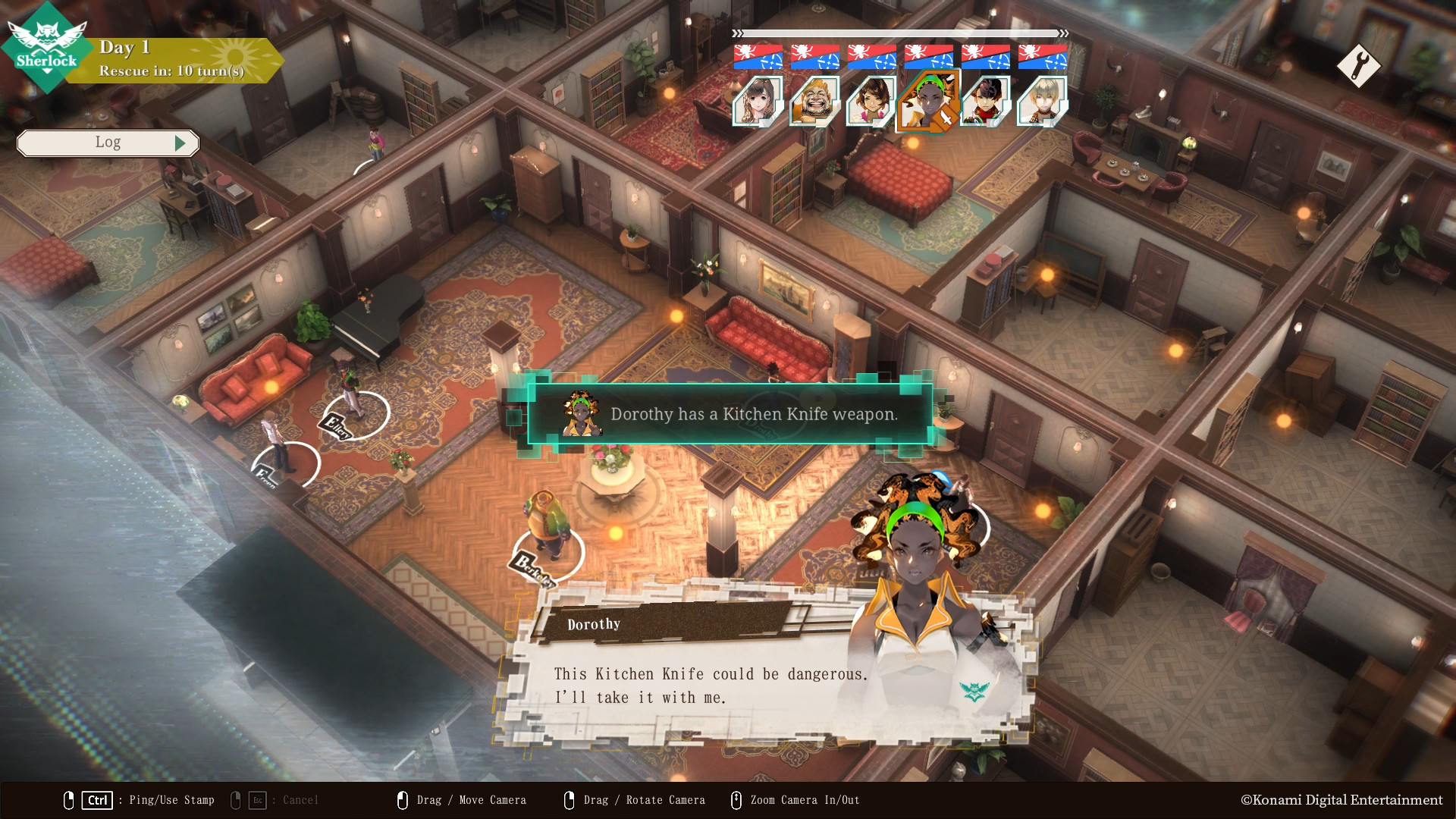
Task: Click the Sherlock emblem badge
Action: tap(47, 47)
